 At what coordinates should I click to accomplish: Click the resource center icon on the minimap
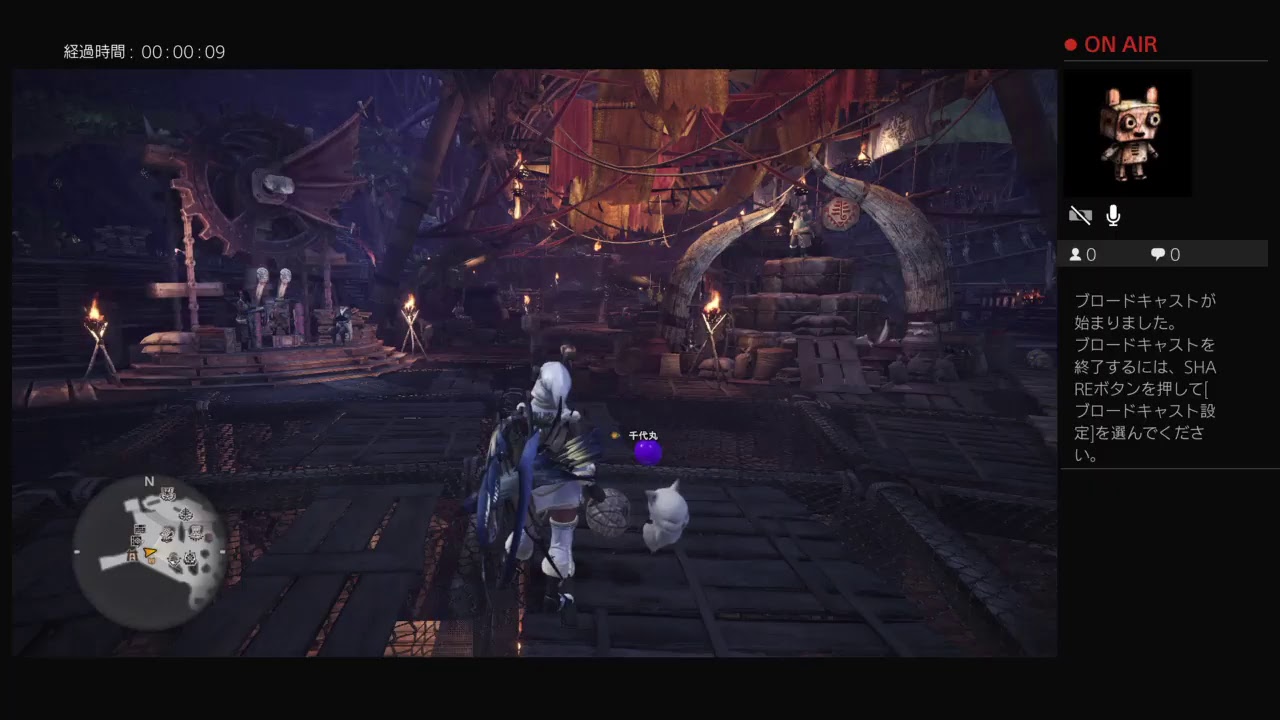coord(190,557)
